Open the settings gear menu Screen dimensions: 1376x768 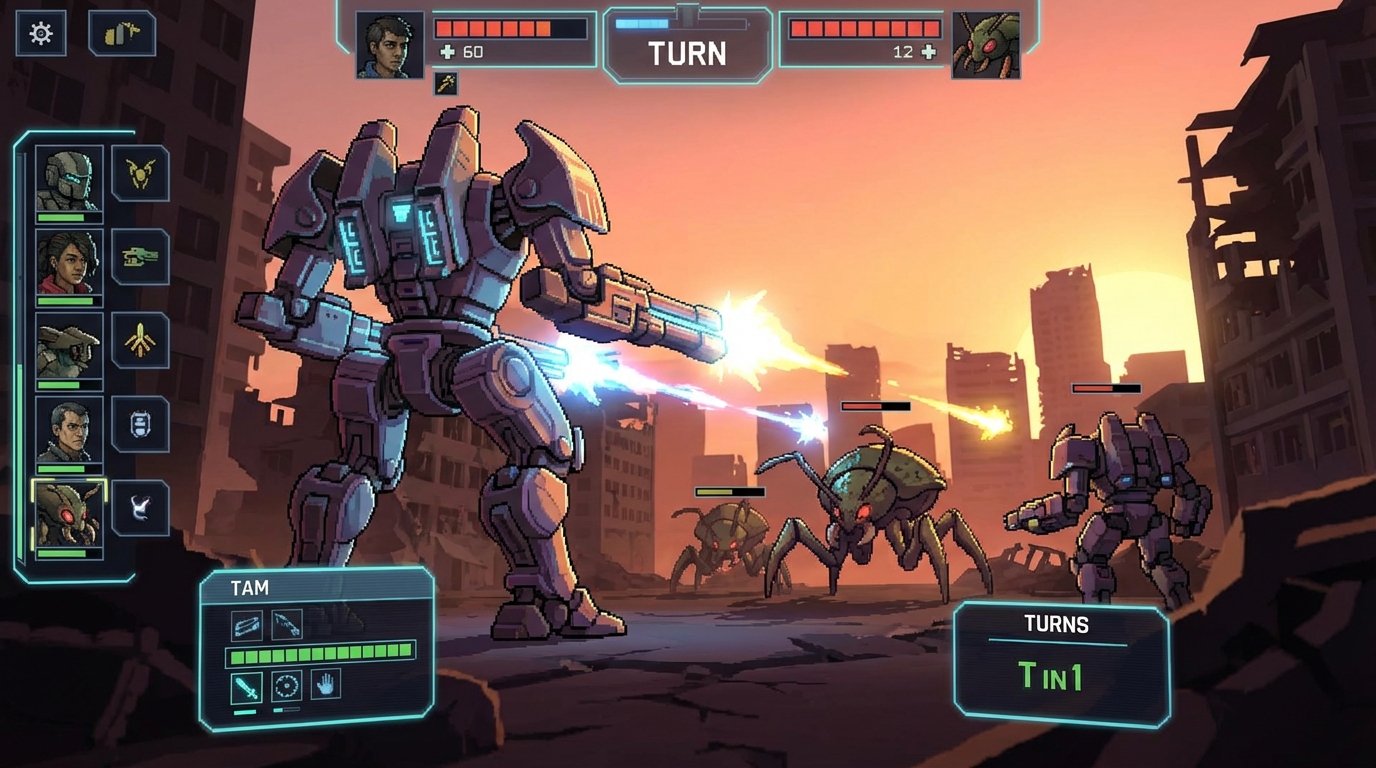pyautogui.click(x=41, y=34)
